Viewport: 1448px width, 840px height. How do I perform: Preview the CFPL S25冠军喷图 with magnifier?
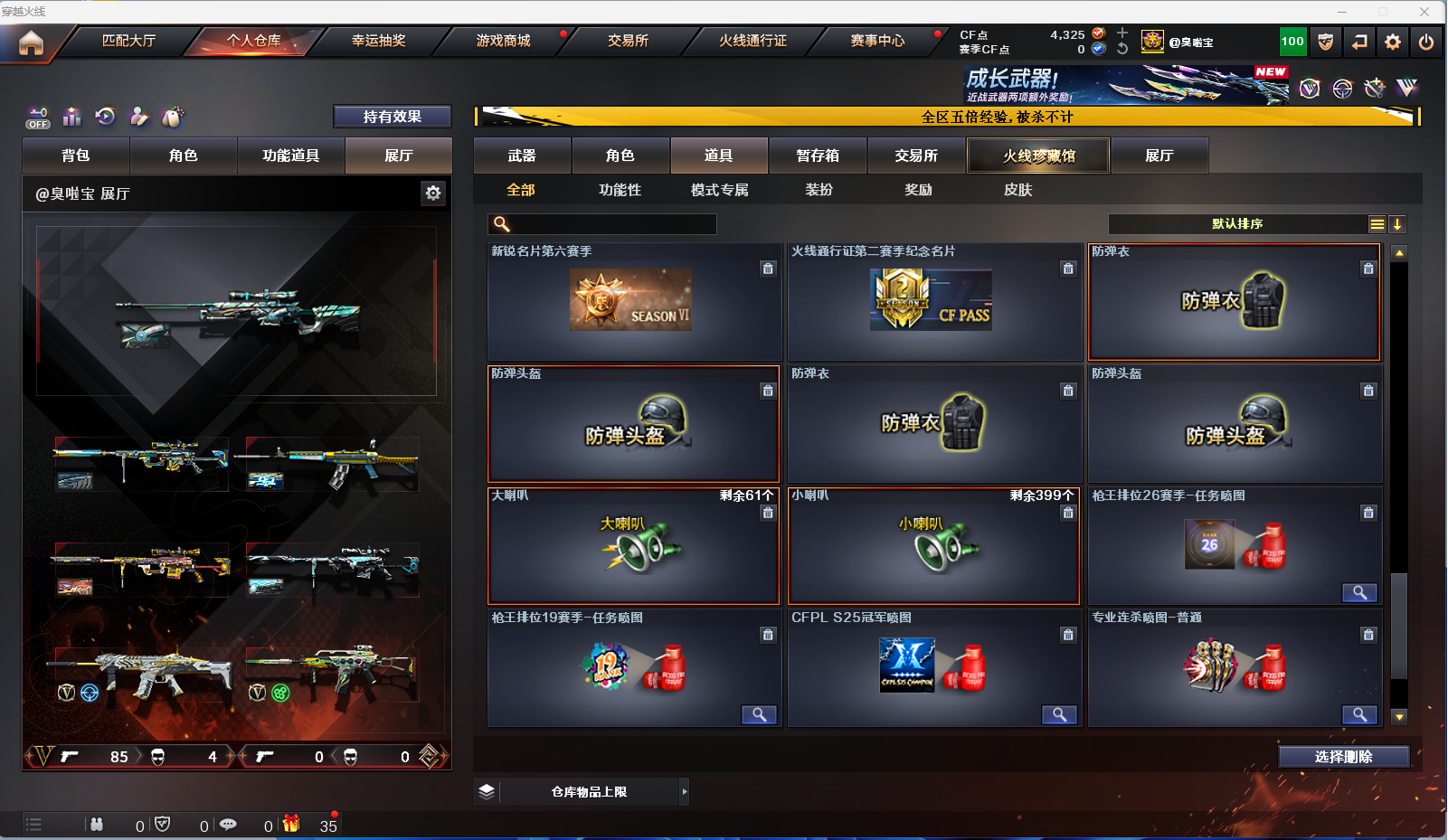point(1058,715)
